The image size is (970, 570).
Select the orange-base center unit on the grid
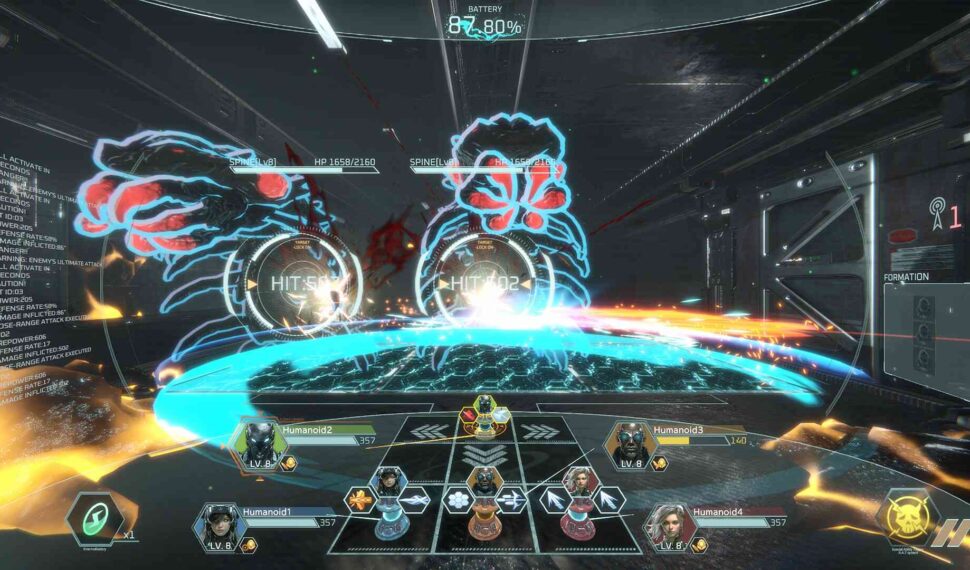pyautogui.click(x=485, y=500)
